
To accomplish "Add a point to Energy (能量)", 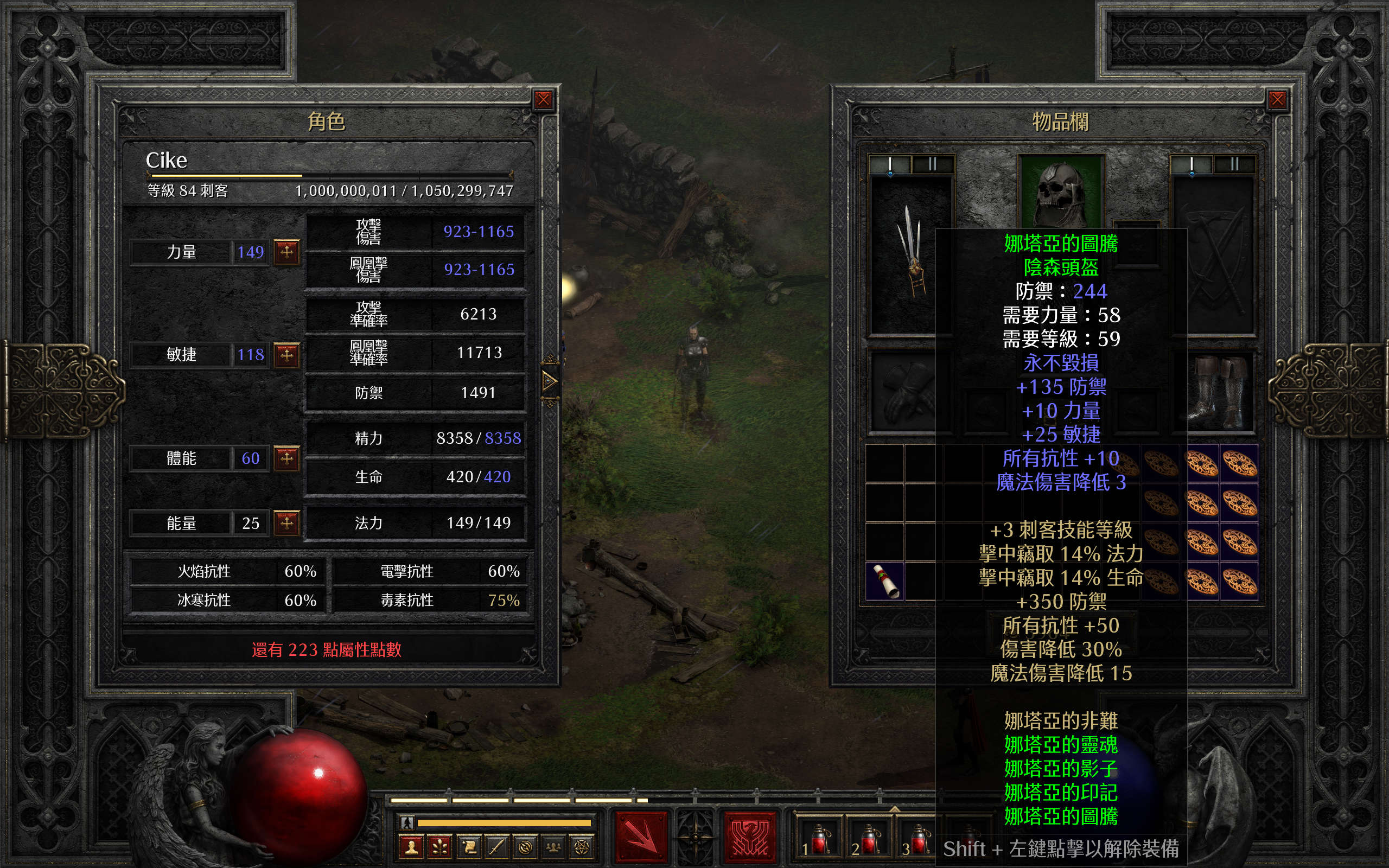I will (286, 522).
